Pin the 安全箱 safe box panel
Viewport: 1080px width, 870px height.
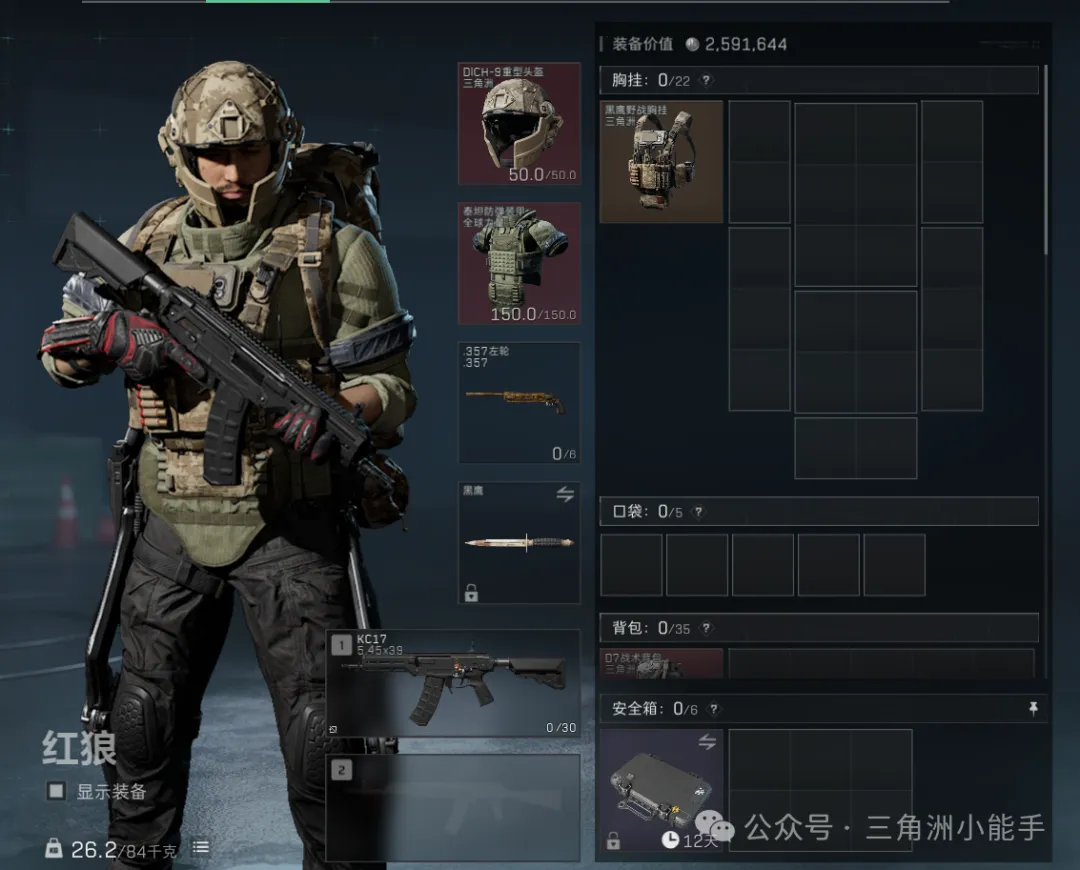(x=1033, y=708)
